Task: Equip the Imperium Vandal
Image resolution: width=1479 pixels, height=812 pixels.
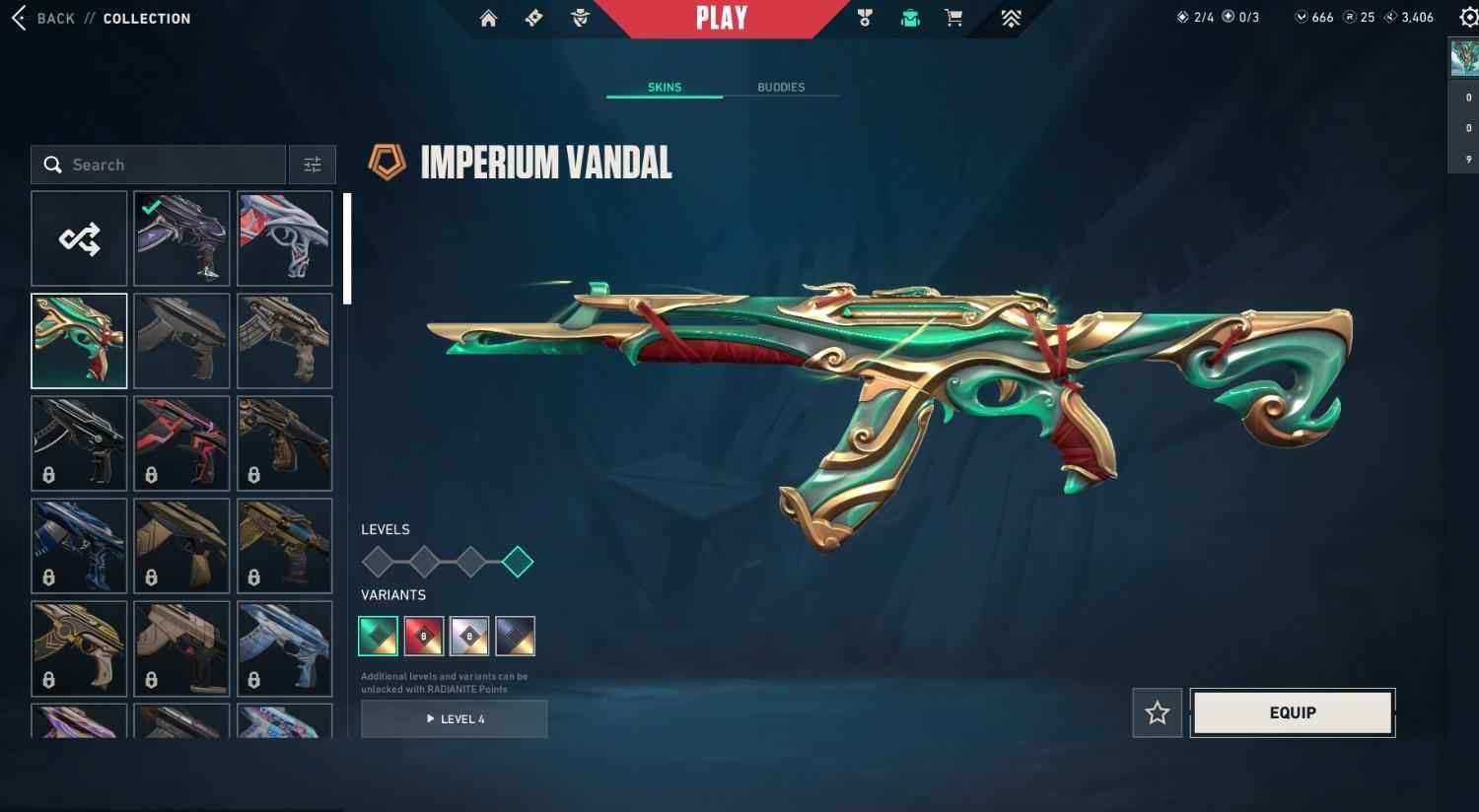Action: [1293, 712]
